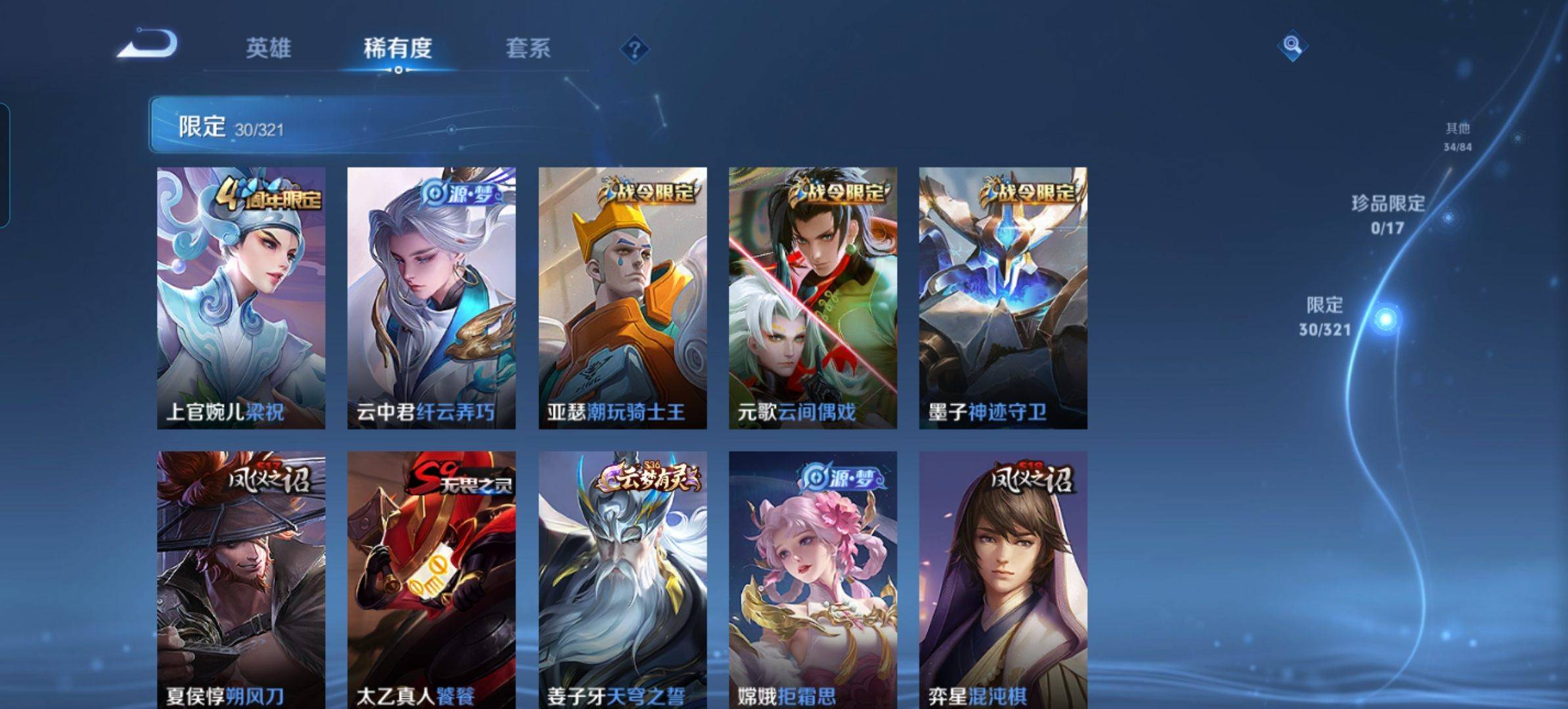The height and width of the screenshot is (709, 1568).
Task: Open the 嫦娥 拒霜思 skin card
Action: click(813, 579)
